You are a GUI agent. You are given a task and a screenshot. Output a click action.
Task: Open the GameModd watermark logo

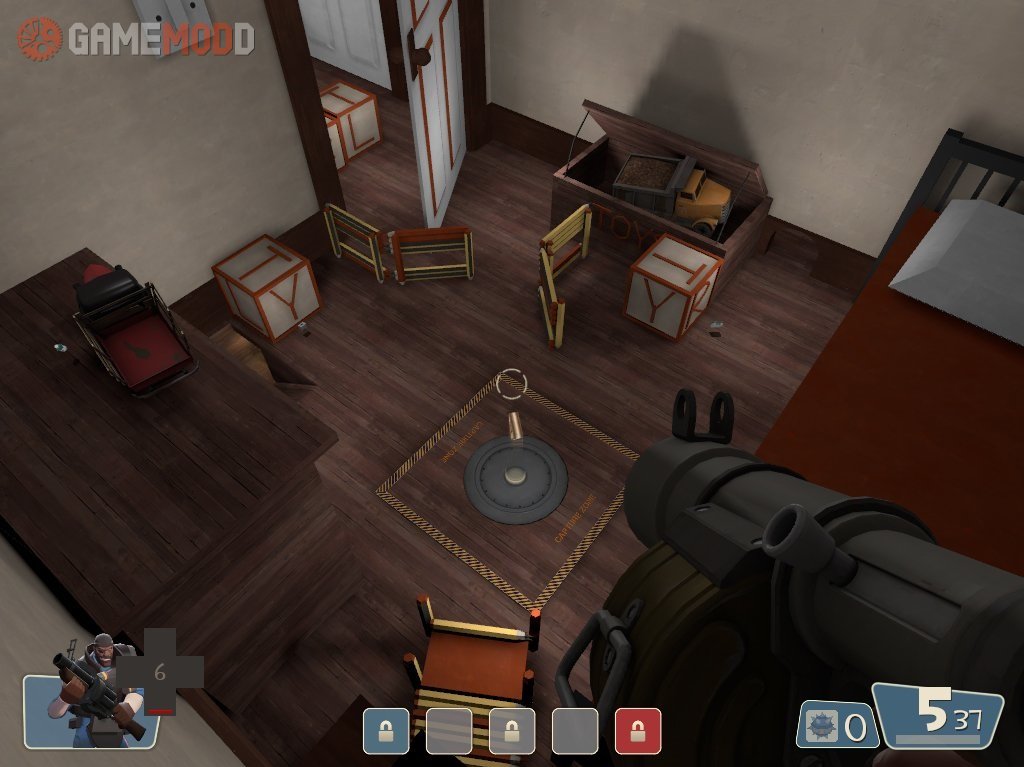tap(136, 39)
